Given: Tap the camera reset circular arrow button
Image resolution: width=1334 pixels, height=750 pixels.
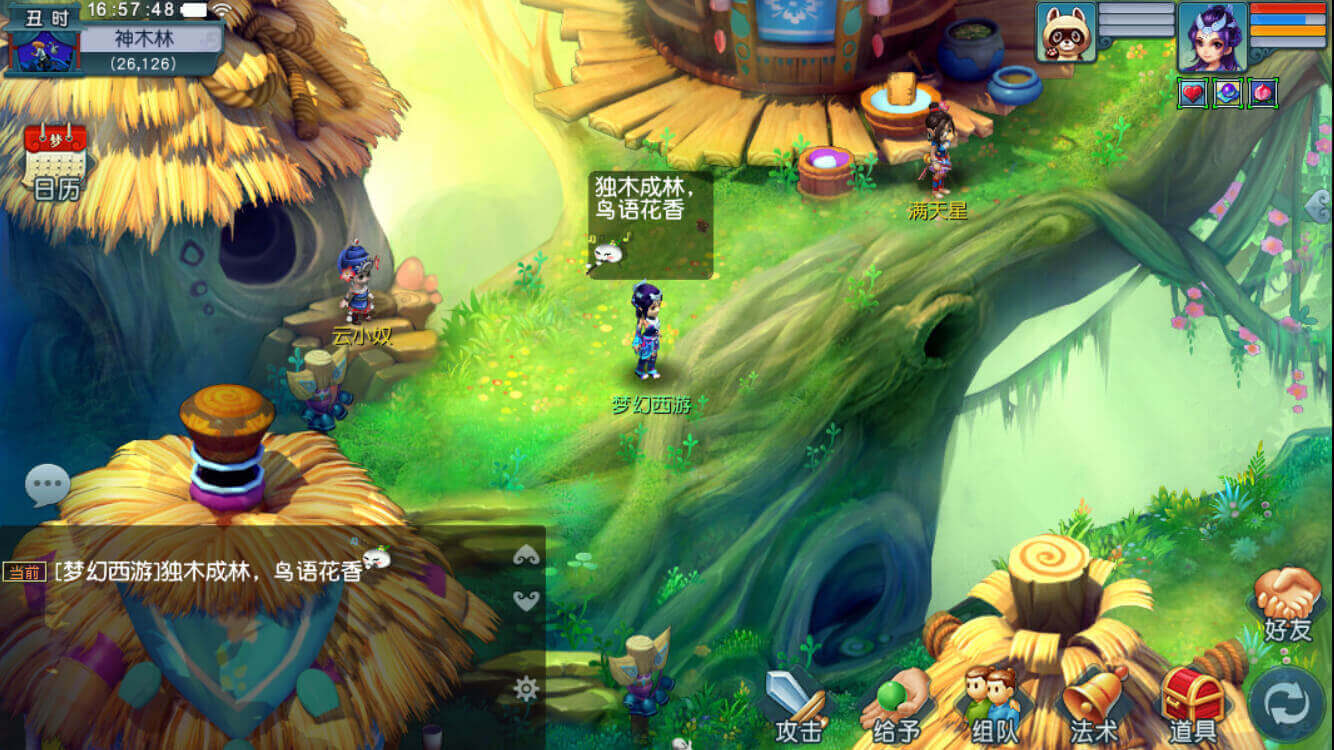Looking at the screenshot, I should (x=1285, y=700).
